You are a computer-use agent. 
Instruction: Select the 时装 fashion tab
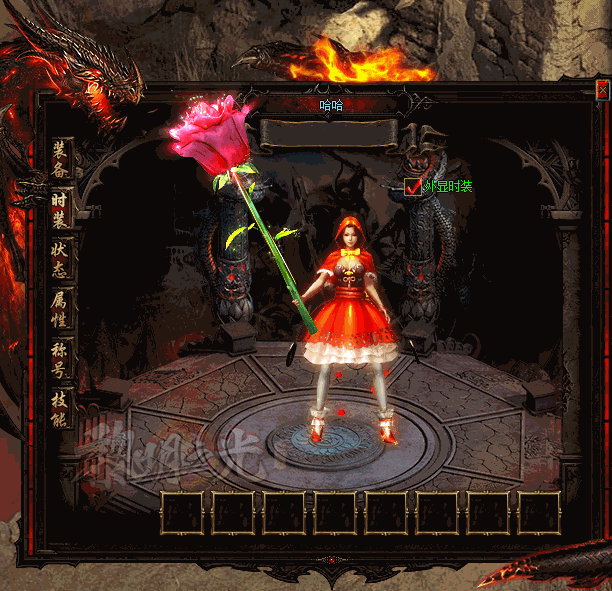coord(61,210)
